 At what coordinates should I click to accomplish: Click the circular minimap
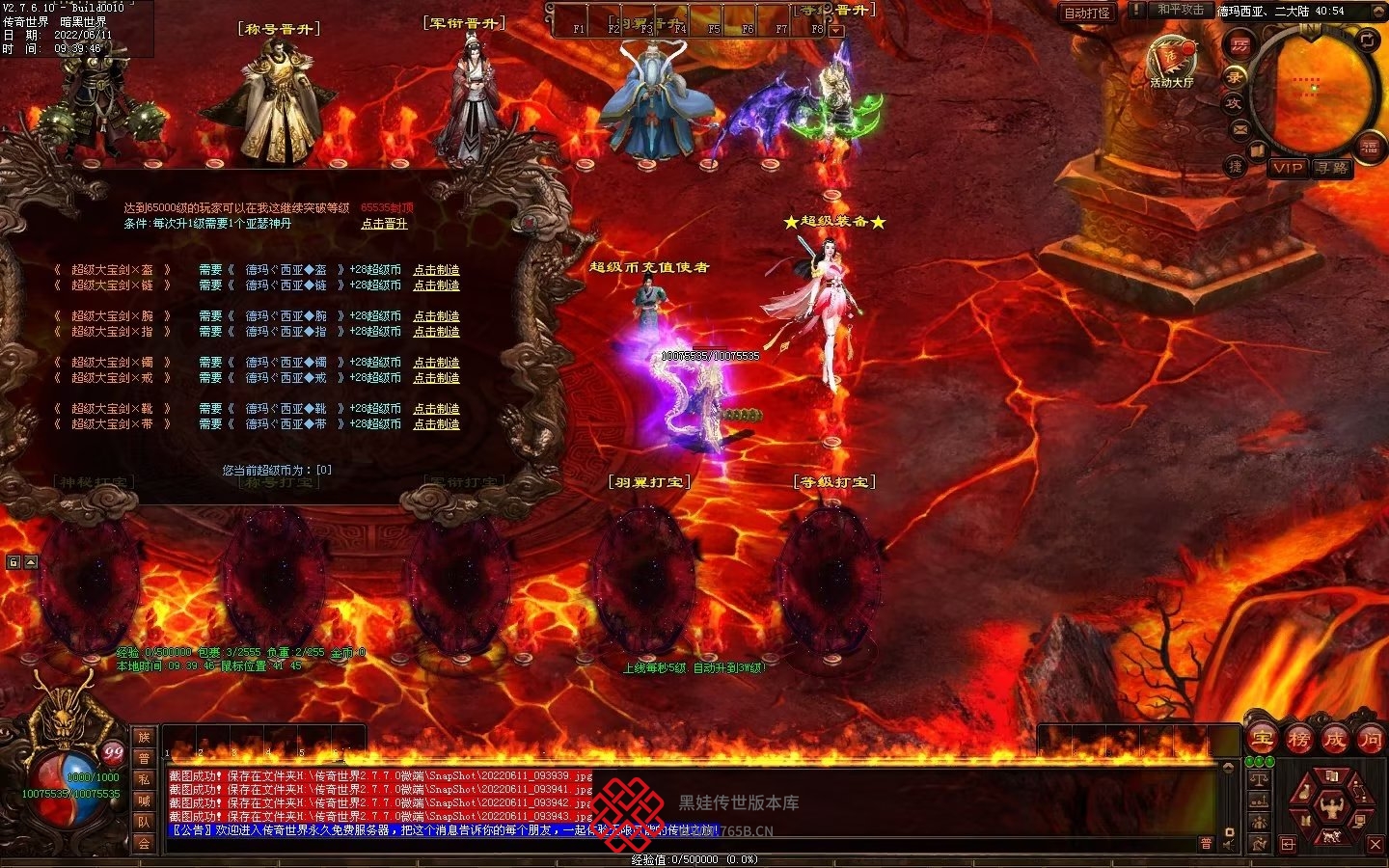[x=1313, y=89]
